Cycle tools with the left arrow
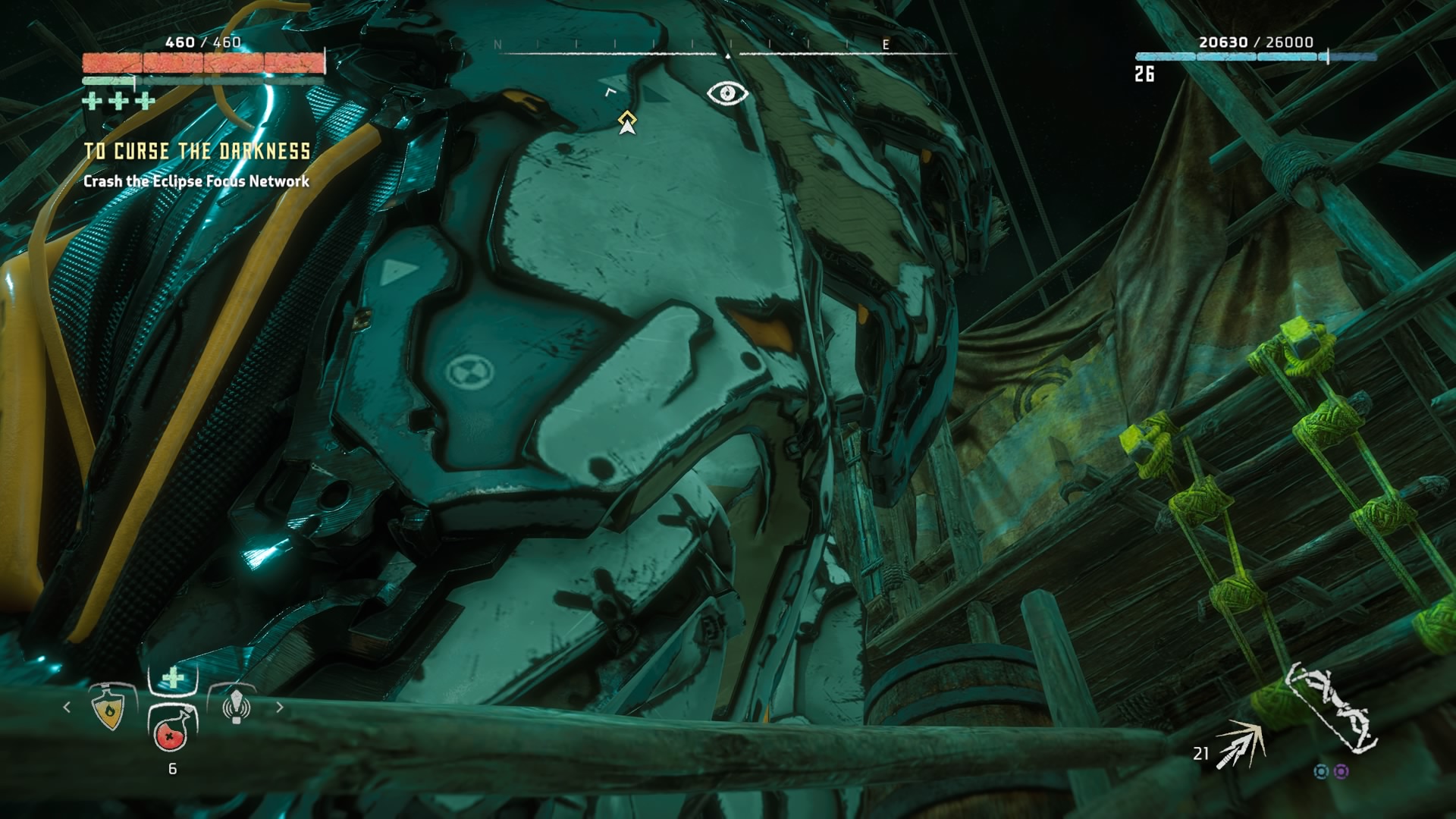1456x819 pixels. (67, 708)
